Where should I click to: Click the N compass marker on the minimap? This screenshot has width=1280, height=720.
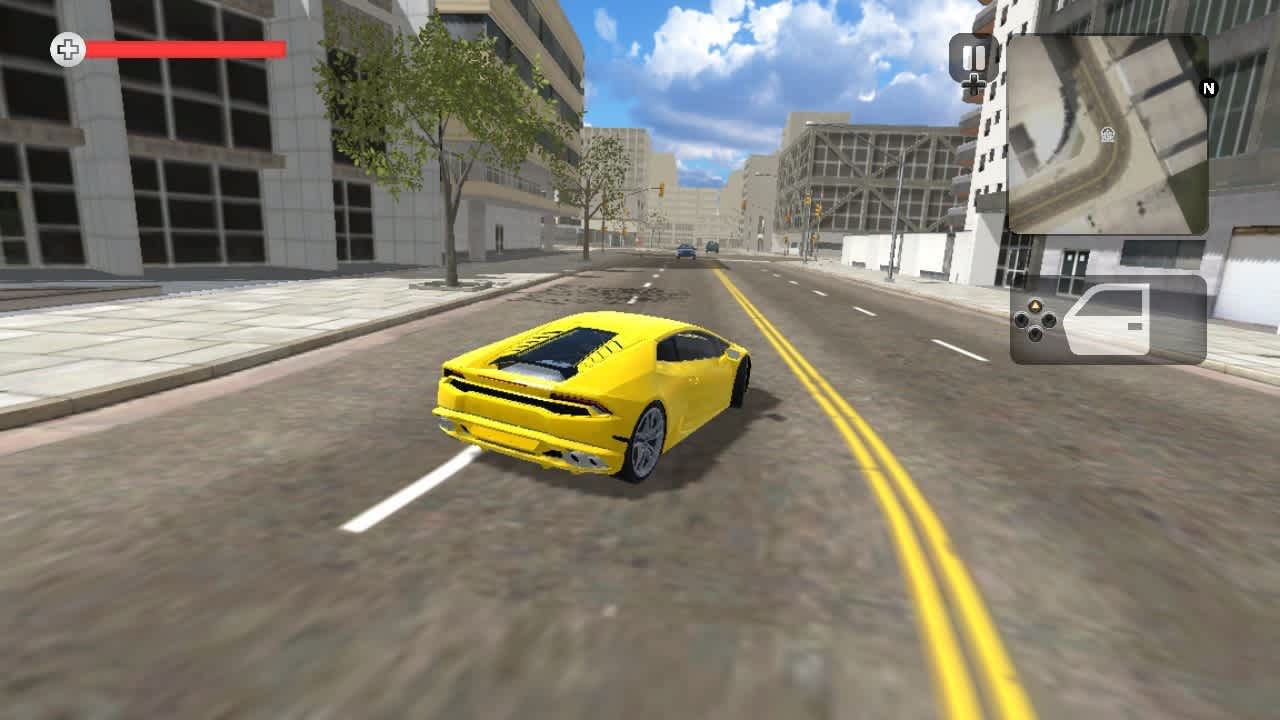[x=1208, y=90]
